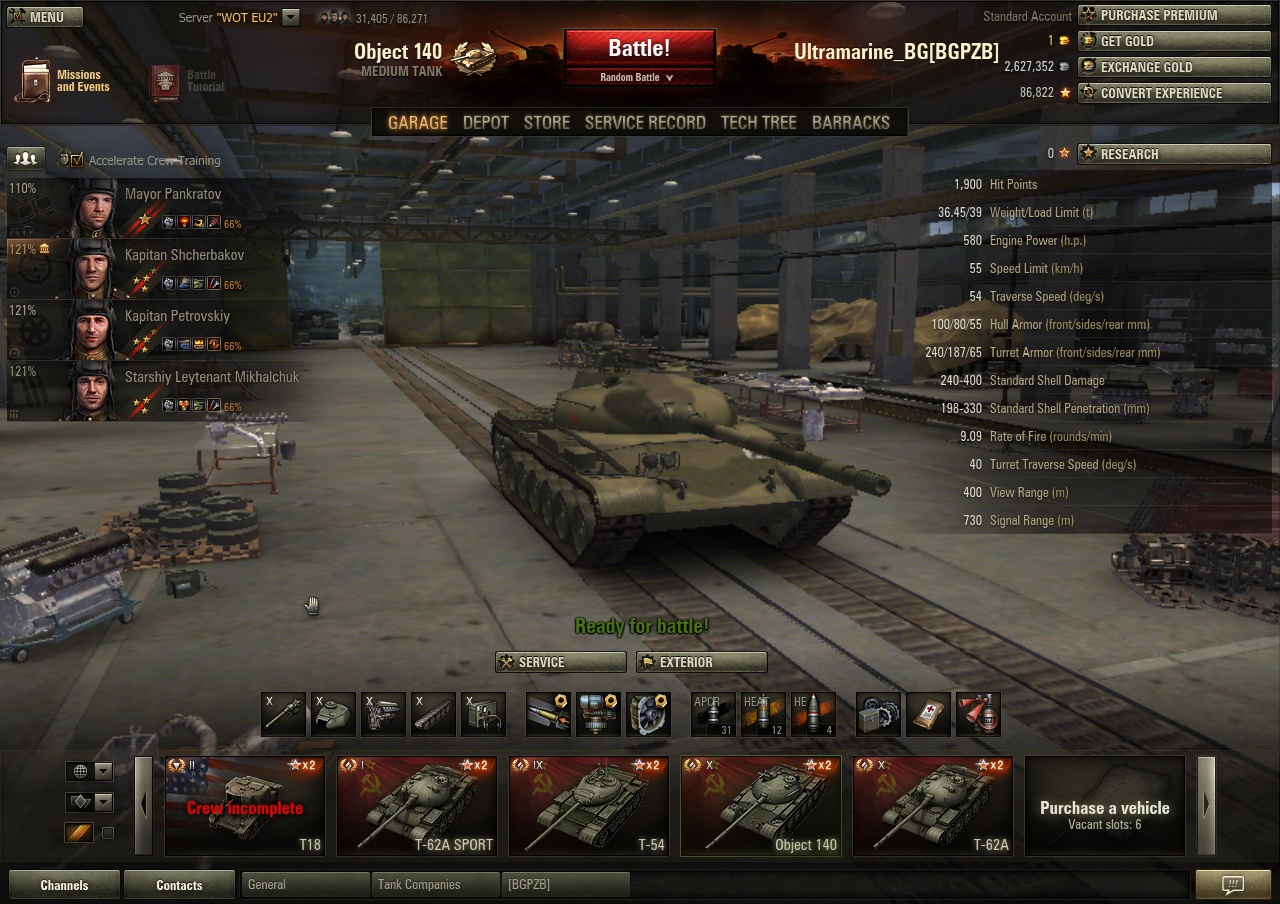Viewport: 1280px width, 904px height.
Task: Show the Service Record tab
Action: click(645, 122)
